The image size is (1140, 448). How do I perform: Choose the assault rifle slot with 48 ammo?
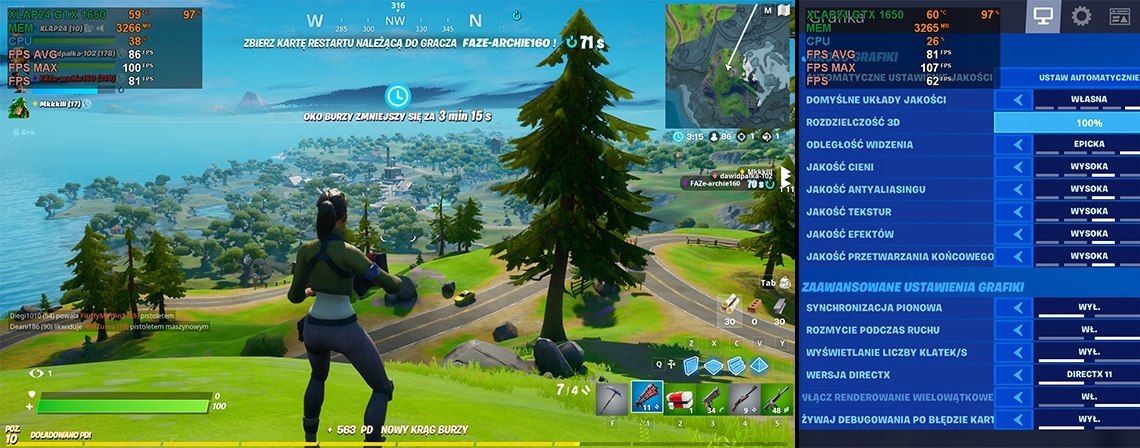pyautogui.click(x=778, y=398)
